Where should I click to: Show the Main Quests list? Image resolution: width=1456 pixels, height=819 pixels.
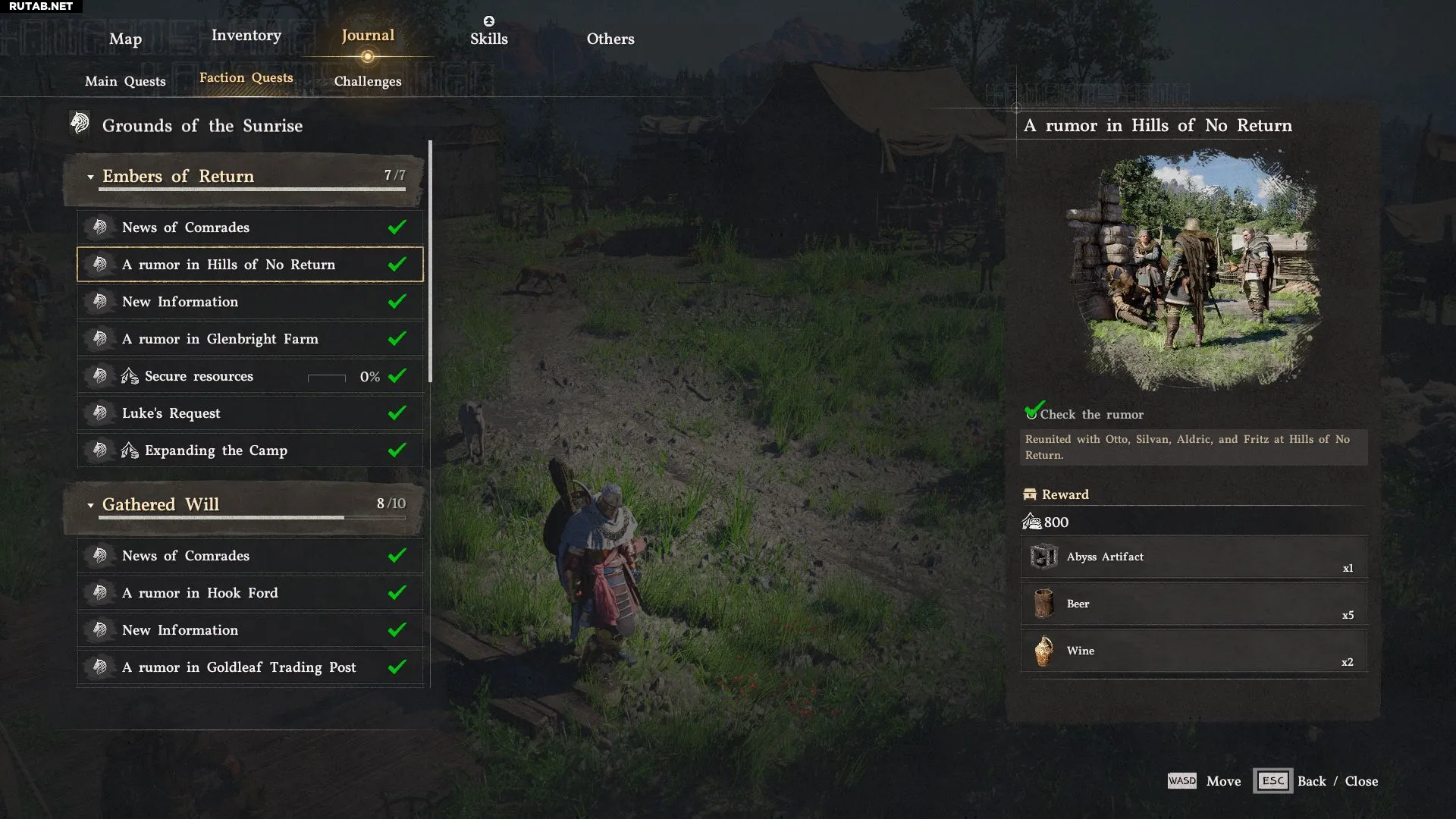tap(125, 81)
